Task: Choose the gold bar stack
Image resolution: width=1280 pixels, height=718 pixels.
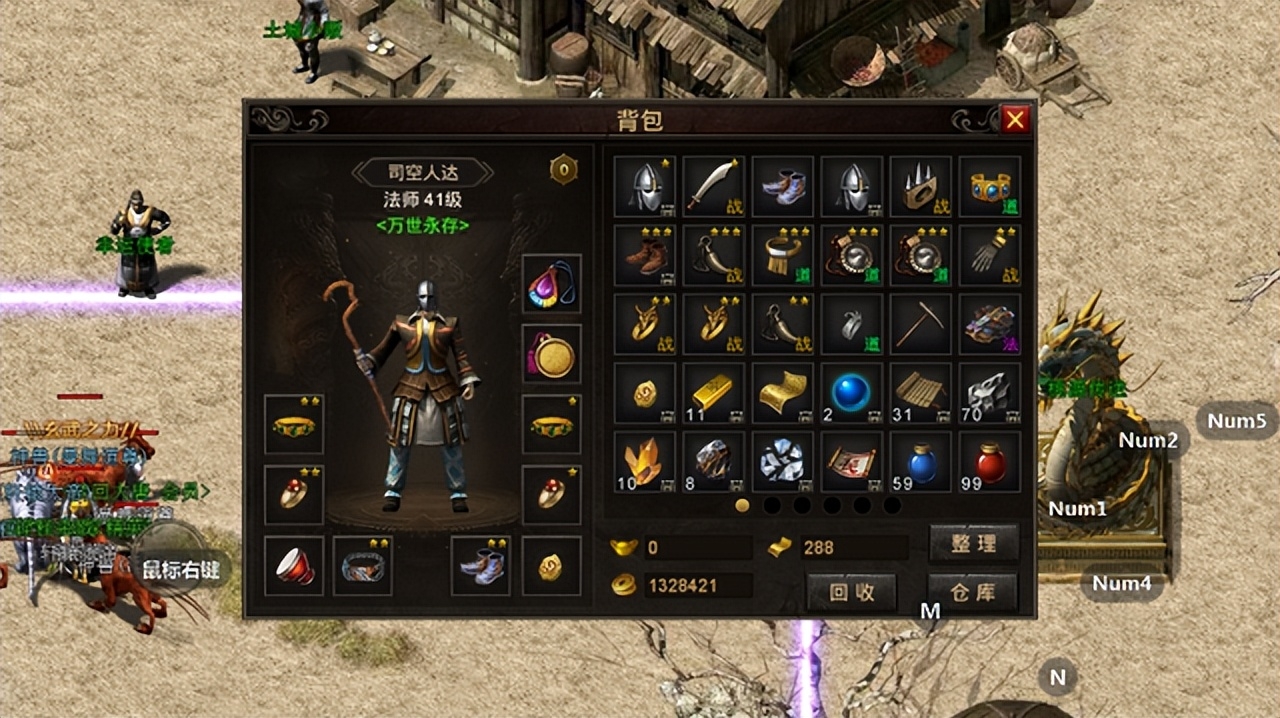Action: (713, 393)
